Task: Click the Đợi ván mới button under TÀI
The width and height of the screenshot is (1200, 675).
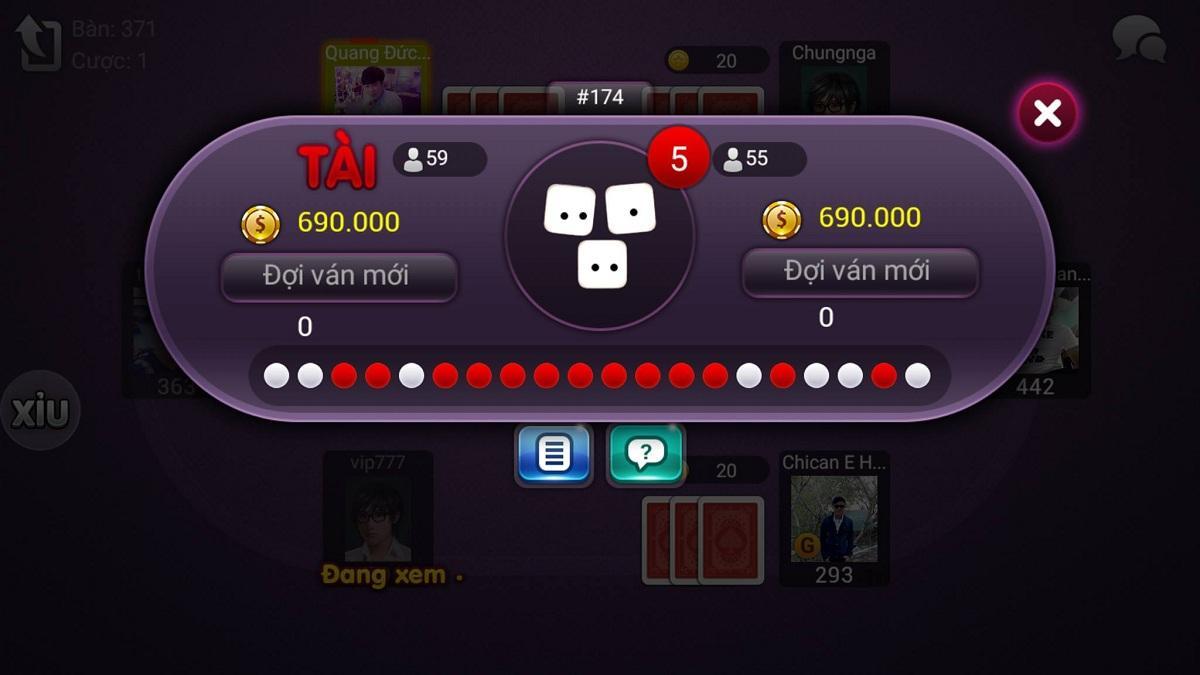Action: point(339,276)
